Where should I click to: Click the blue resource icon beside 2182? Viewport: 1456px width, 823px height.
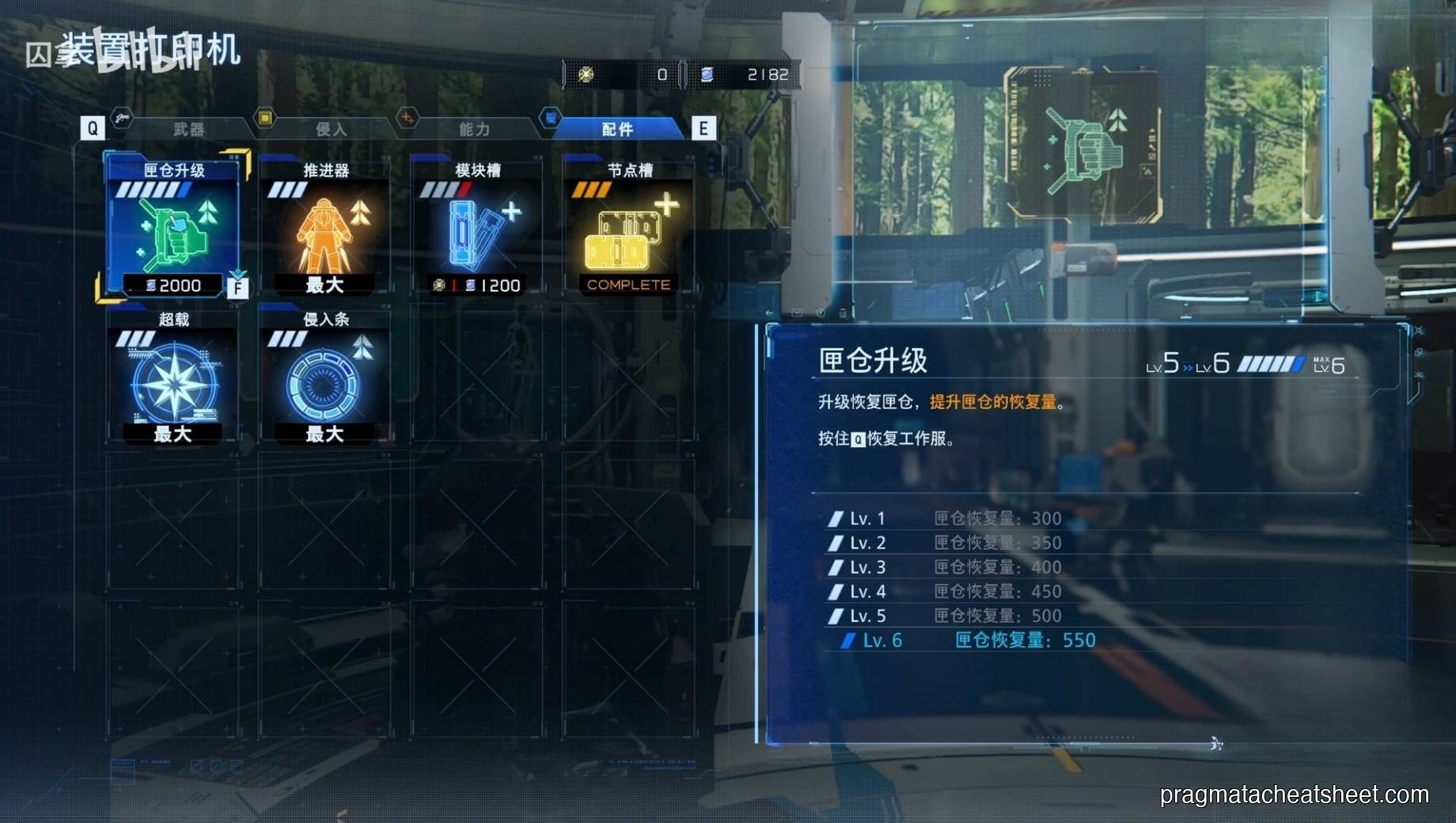pyautogui.click(x=707, y=74)
